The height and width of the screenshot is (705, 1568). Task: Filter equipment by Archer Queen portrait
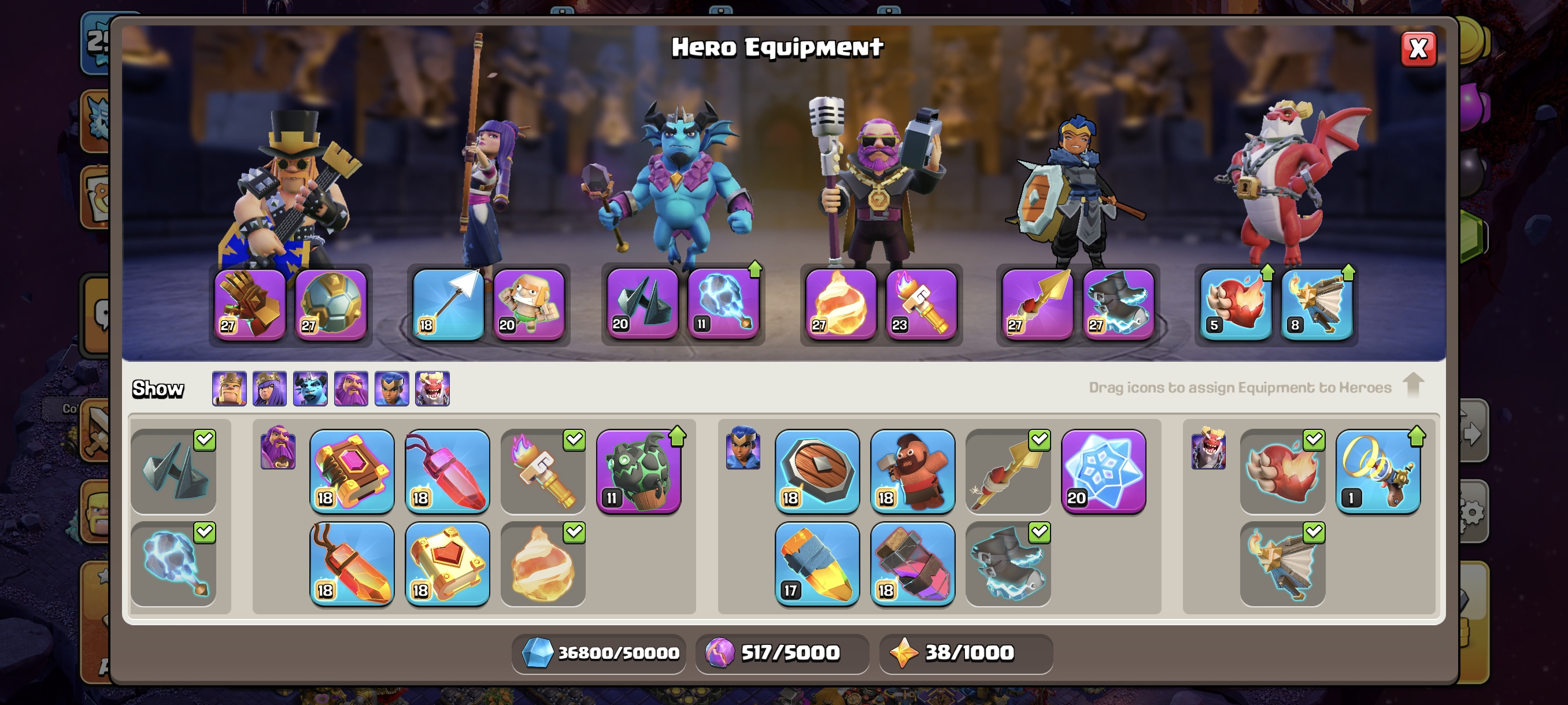coord(269,388)
